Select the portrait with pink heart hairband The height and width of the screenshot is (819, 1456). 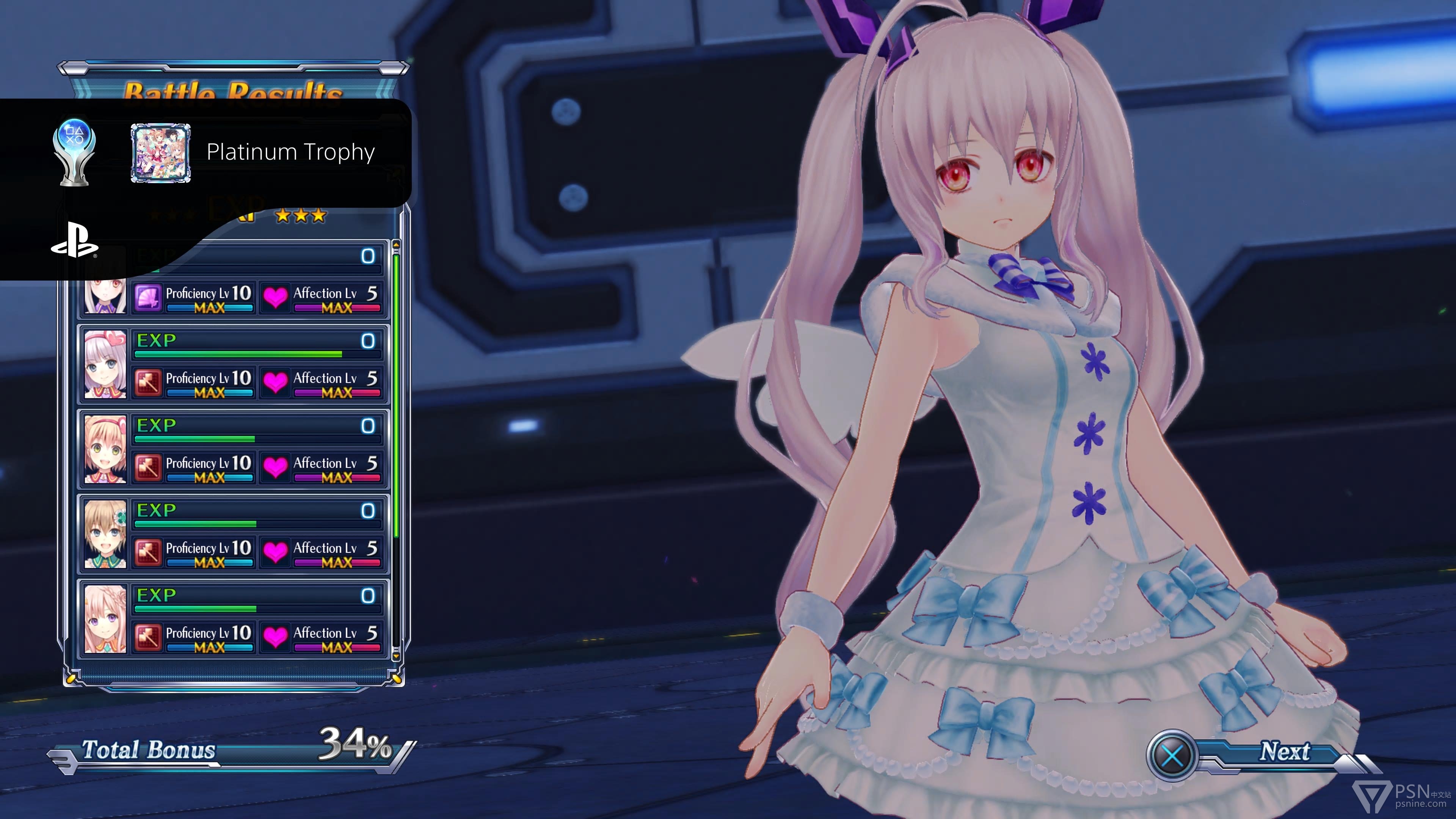click(105, 364)
